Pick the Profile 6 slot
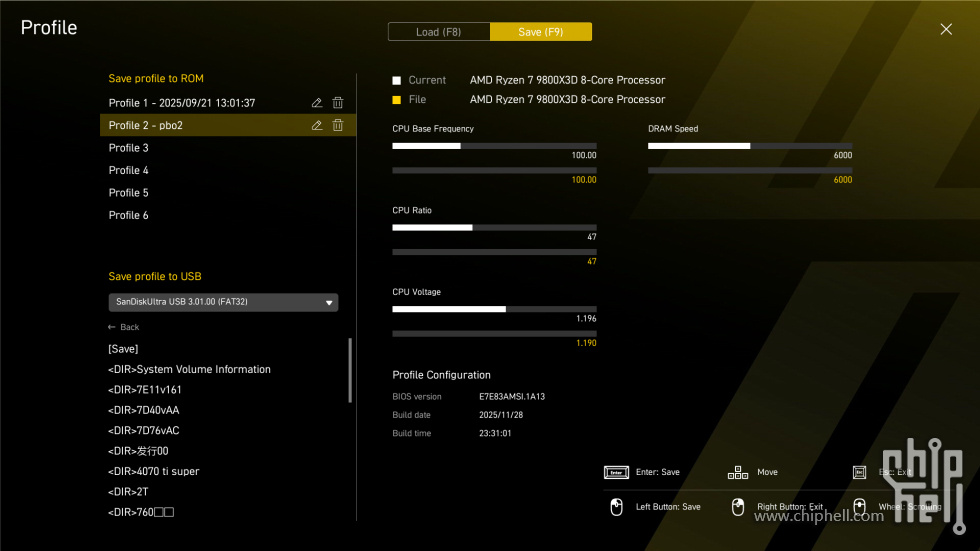Screen dimensions: 980x551 pyautogui.click(x=129, y=215)
